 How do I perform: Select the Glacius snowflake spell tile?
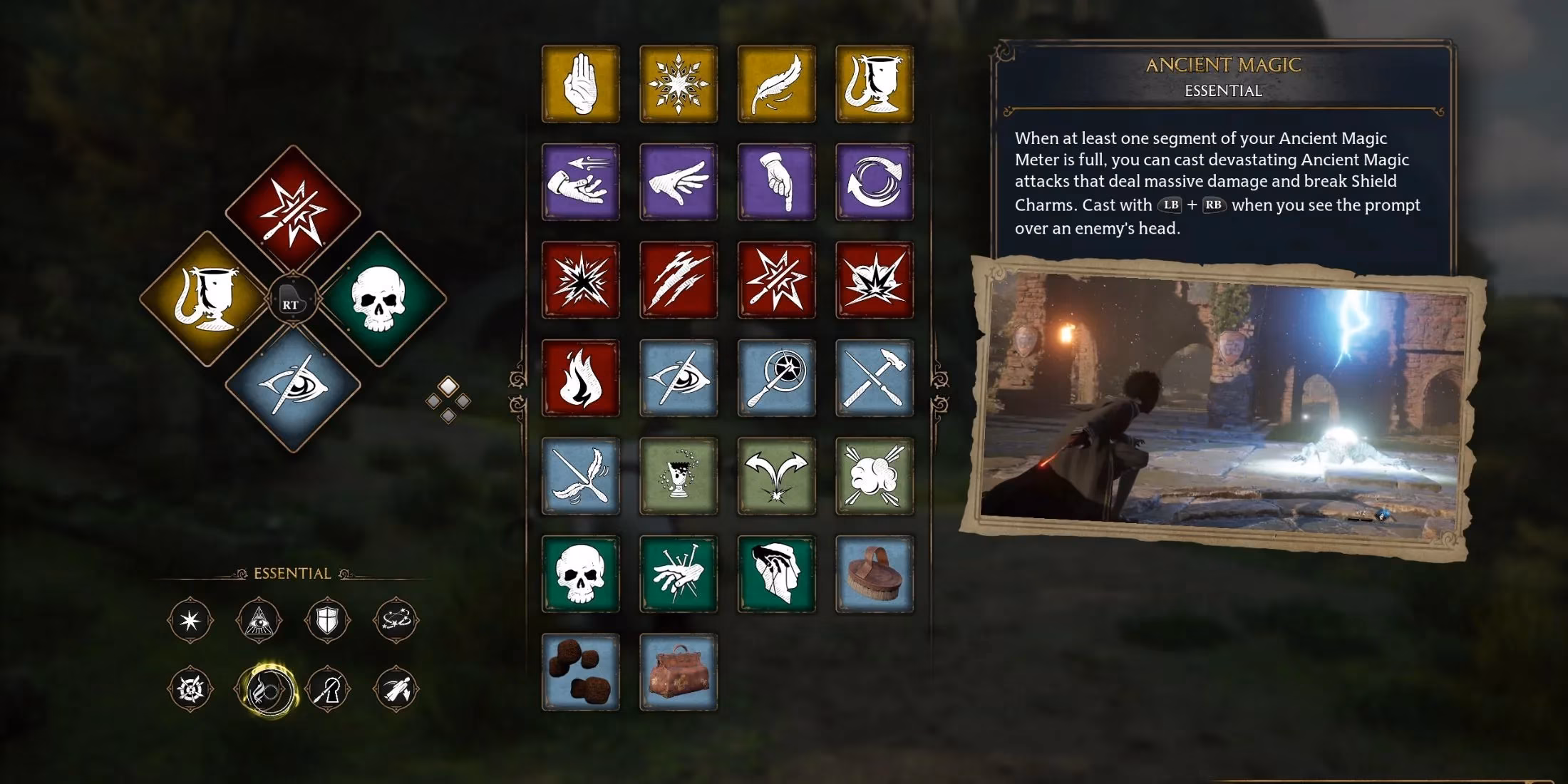[679, 84]
